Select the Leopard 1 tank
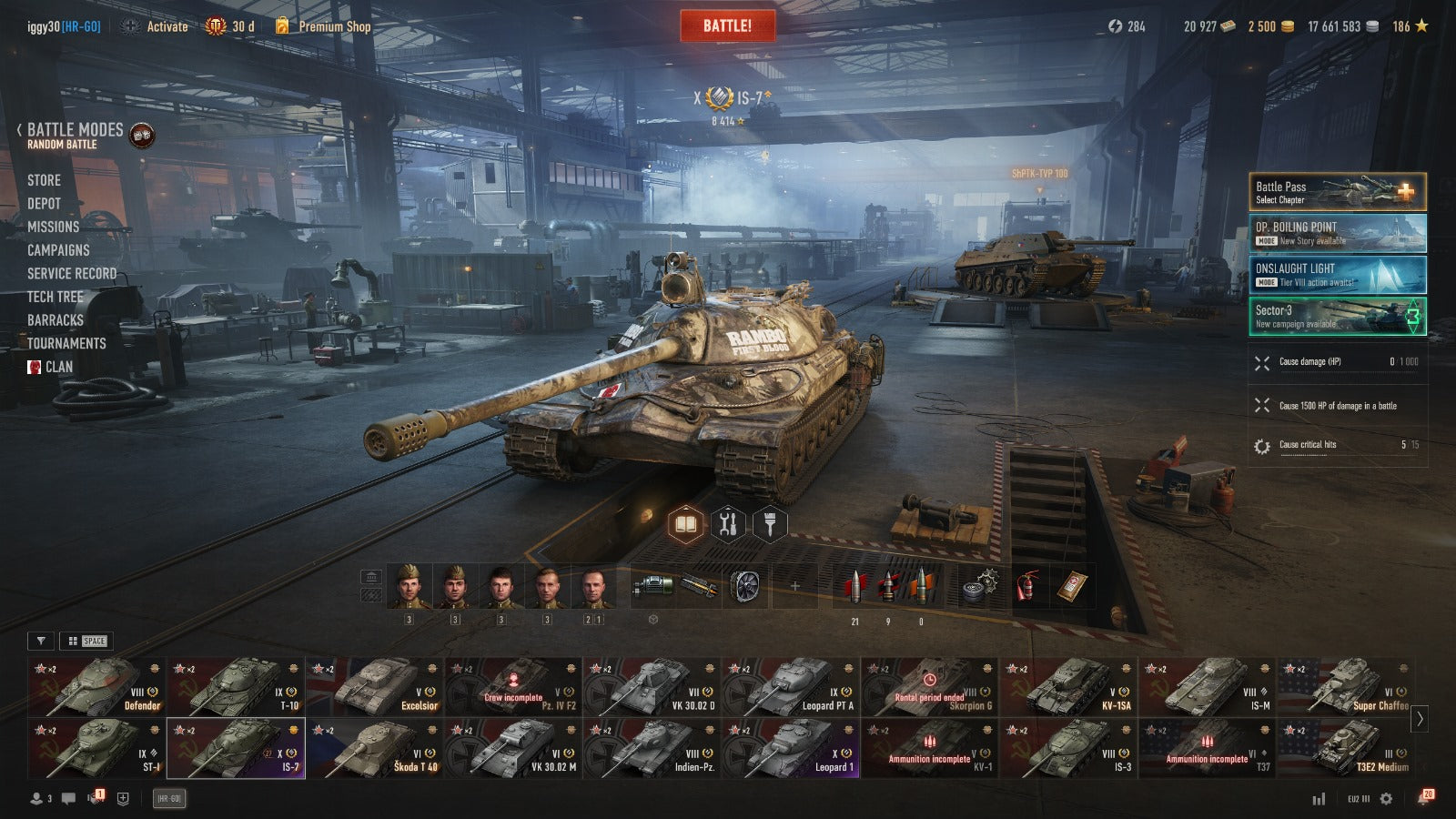The width and height of the screenshot is (1456, 819). point(791,748)
